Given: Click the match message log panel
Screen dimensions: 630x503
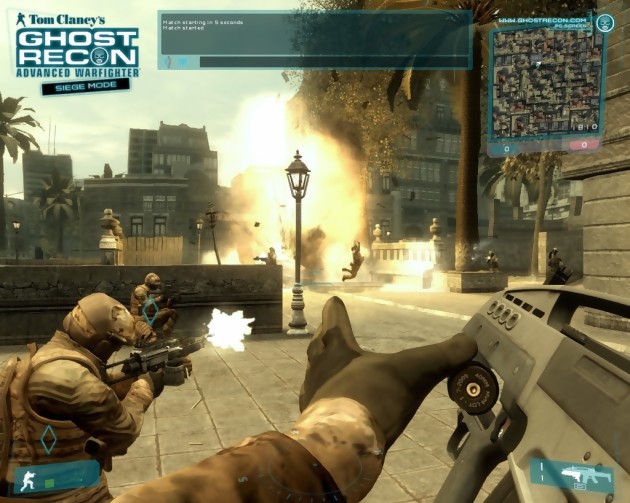Looking at the screenshot, I should (x=314, y=32).
